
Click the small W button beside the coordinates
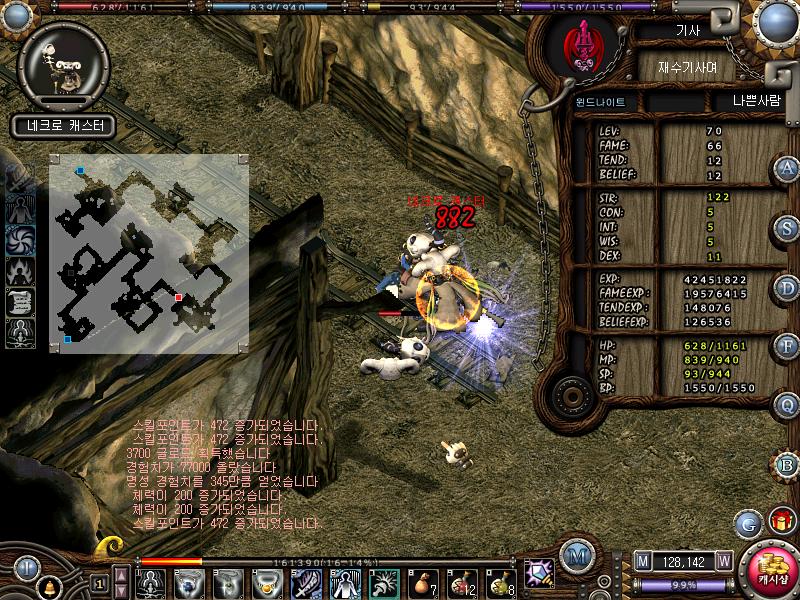723,560
